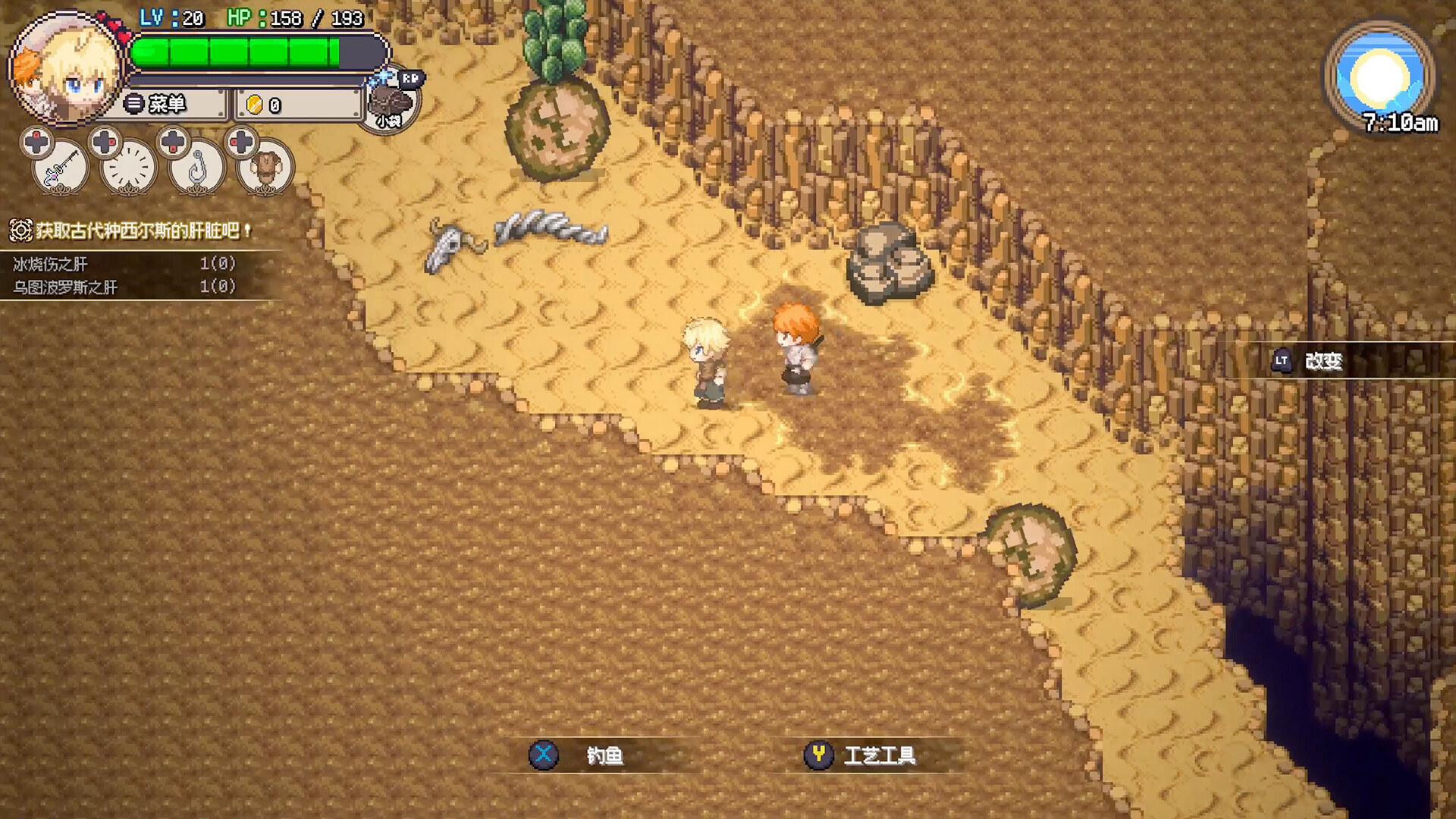Click the green HP bar
The width and height of the screenshot is (1456, 819).
pos(235,52)
